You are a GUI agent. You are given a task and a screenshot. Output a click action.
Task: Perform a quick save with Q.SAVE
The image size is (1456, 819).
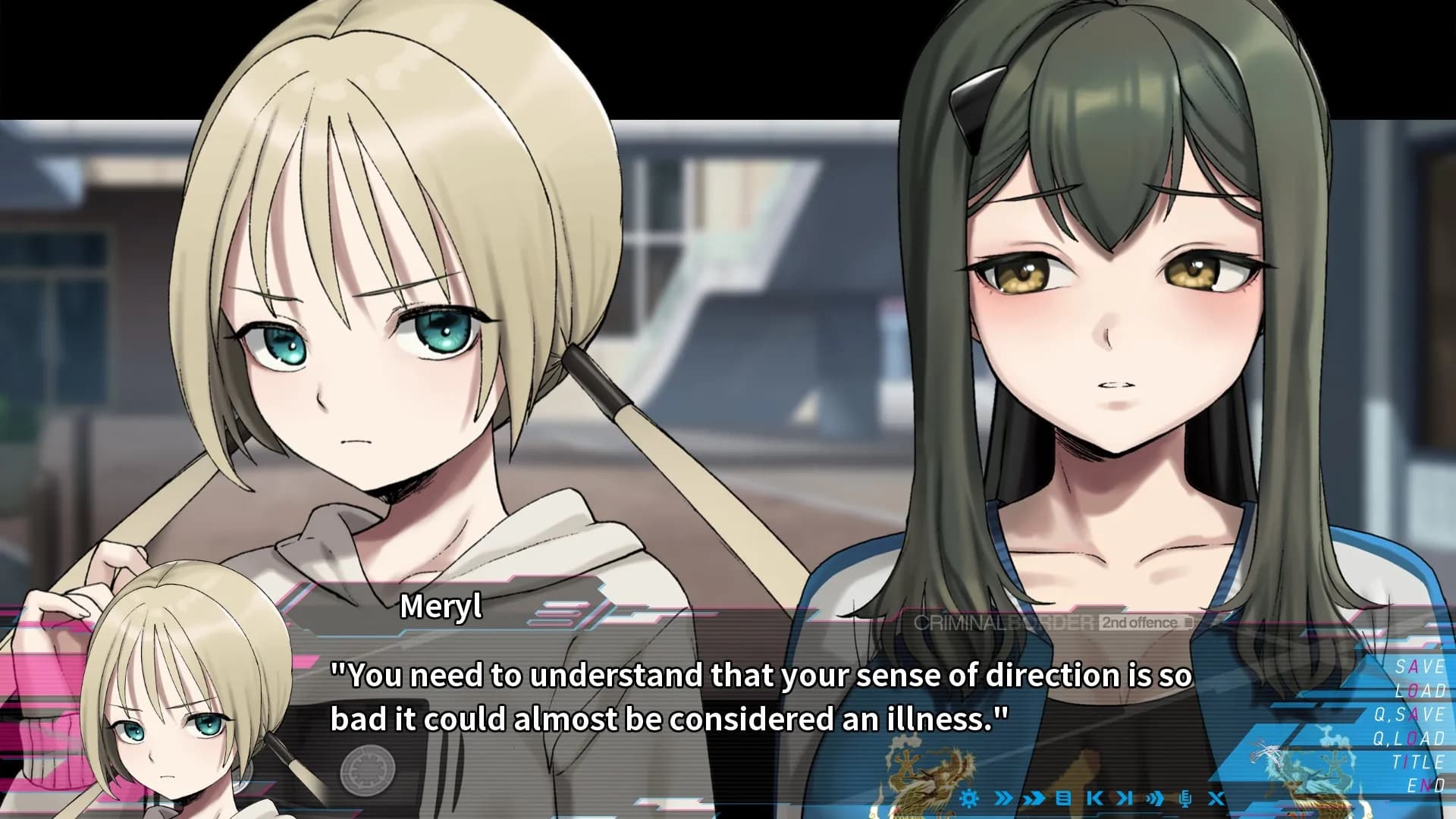[x=1410, y=714]
